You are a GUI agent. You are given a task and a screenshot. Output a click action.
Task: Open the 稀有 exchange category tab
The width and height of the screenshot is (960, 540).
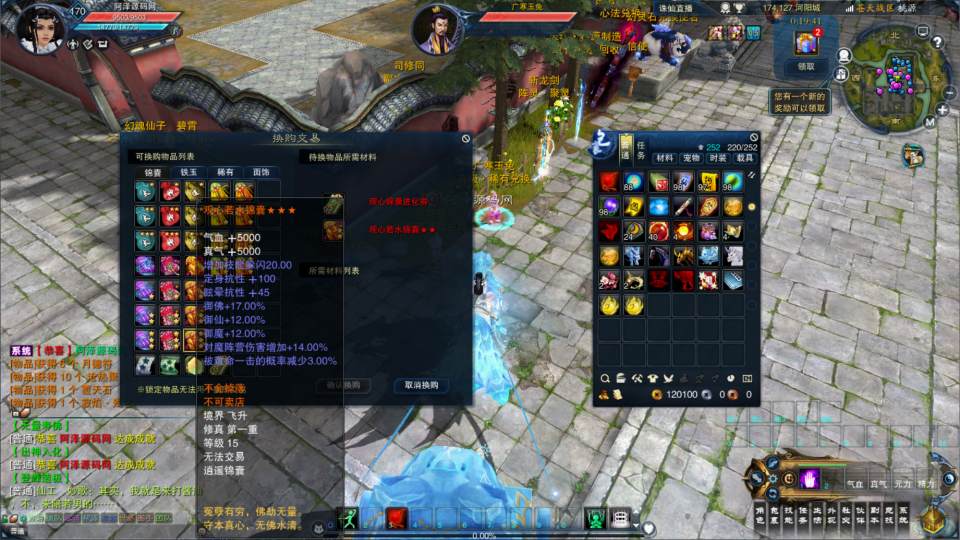(x=225, y=172)
